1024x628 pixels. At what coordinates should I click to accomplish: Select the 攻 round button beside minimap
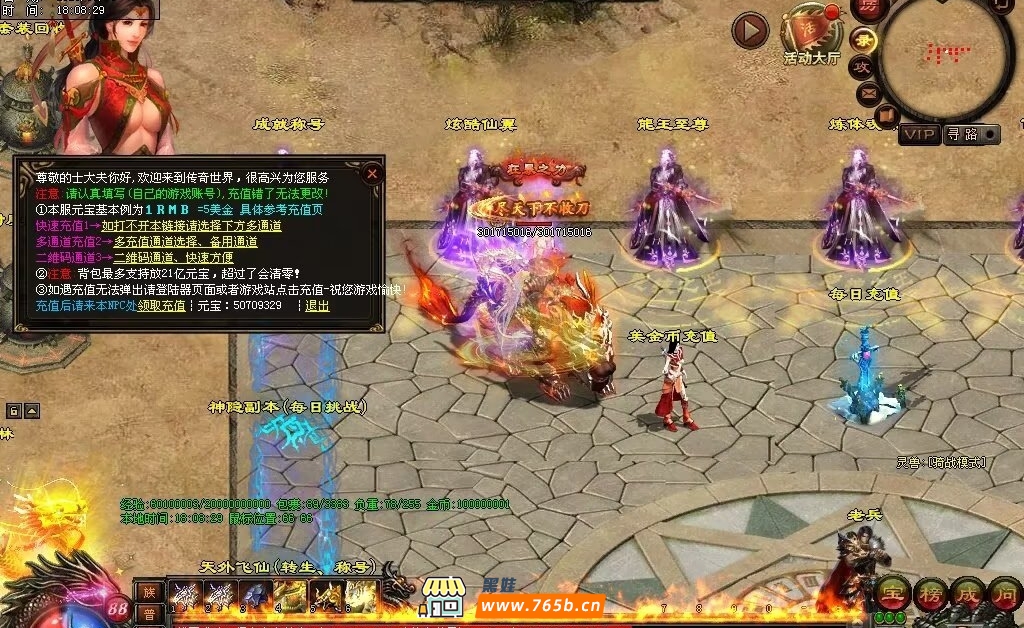point(861,67)
